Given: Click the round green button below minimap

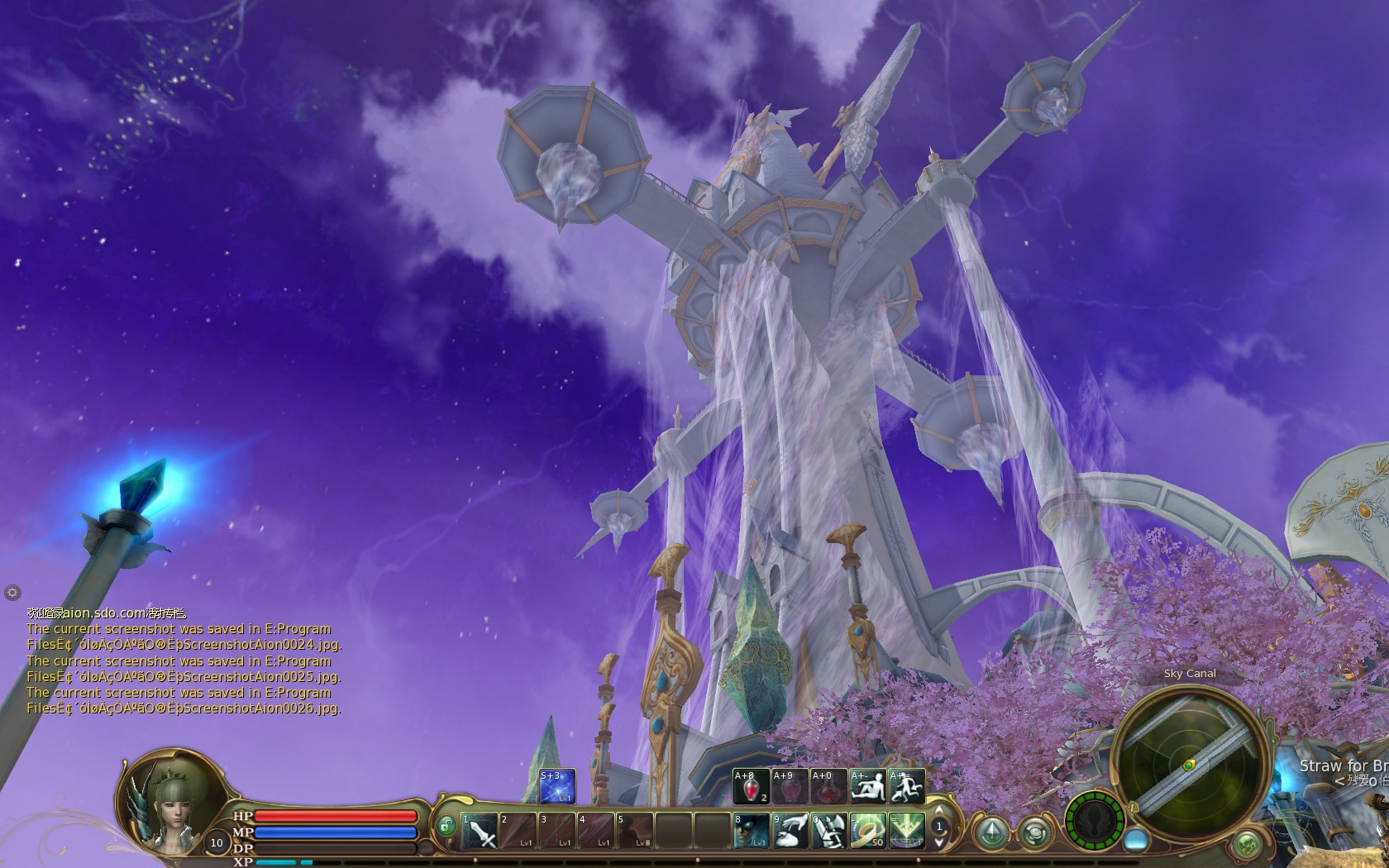Looking at the screenshot, I should [x=1246, y=845].
